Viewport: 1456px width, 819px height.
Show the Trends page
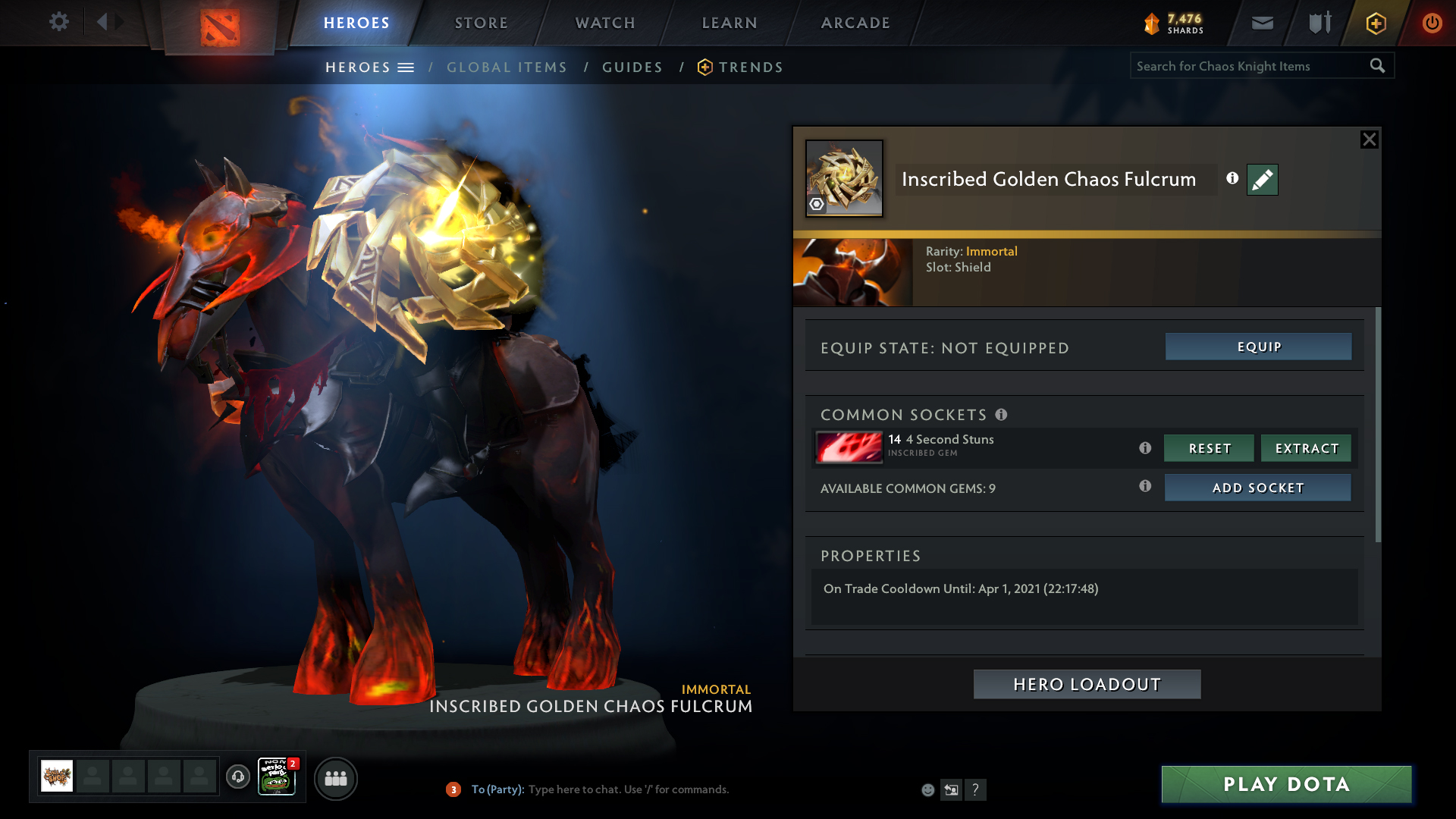(x=750, y=67)
